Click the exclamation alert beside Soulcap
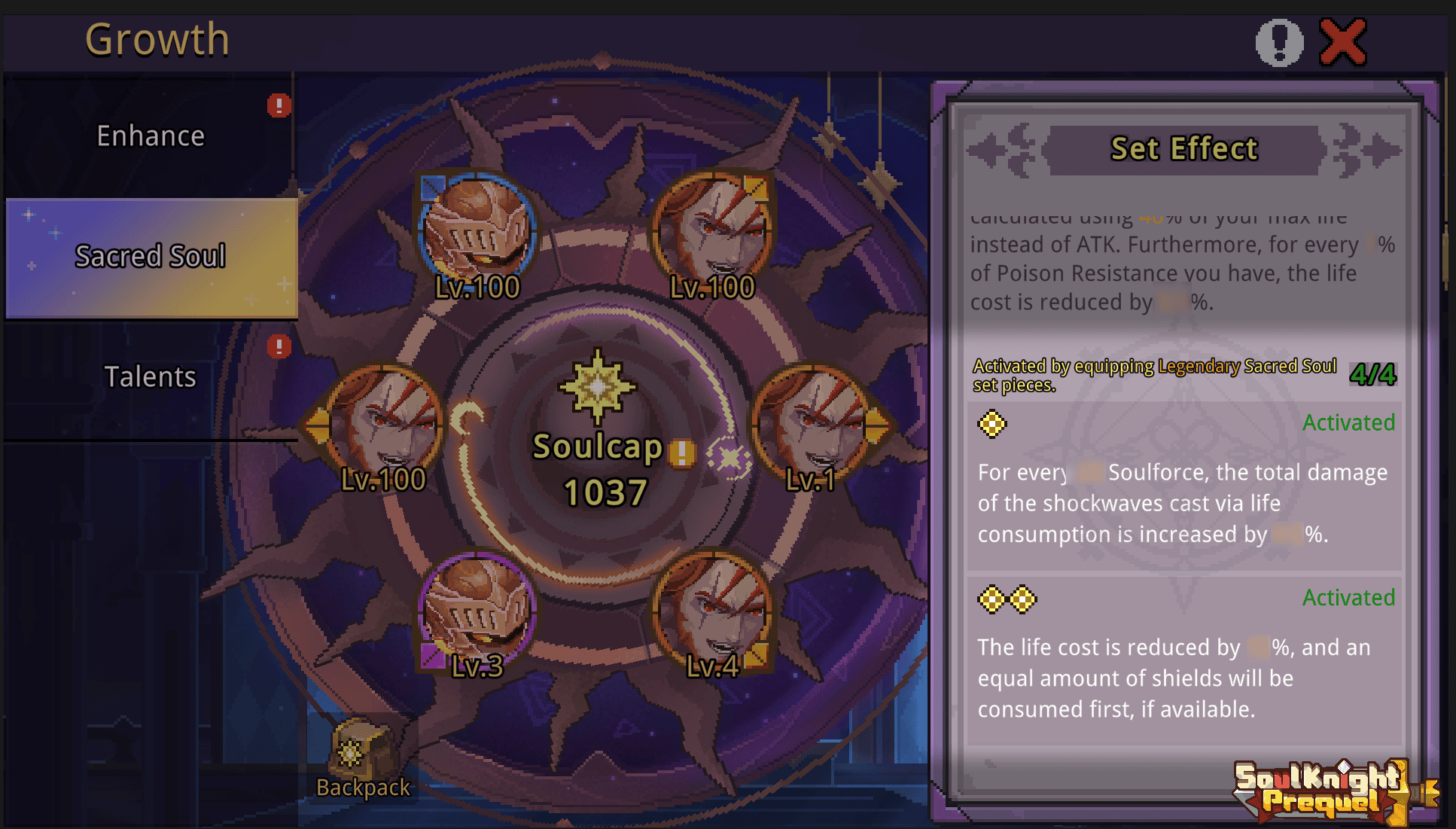Image resolution: width=1456 pixels, height=829 pixels. coord(681,453)
